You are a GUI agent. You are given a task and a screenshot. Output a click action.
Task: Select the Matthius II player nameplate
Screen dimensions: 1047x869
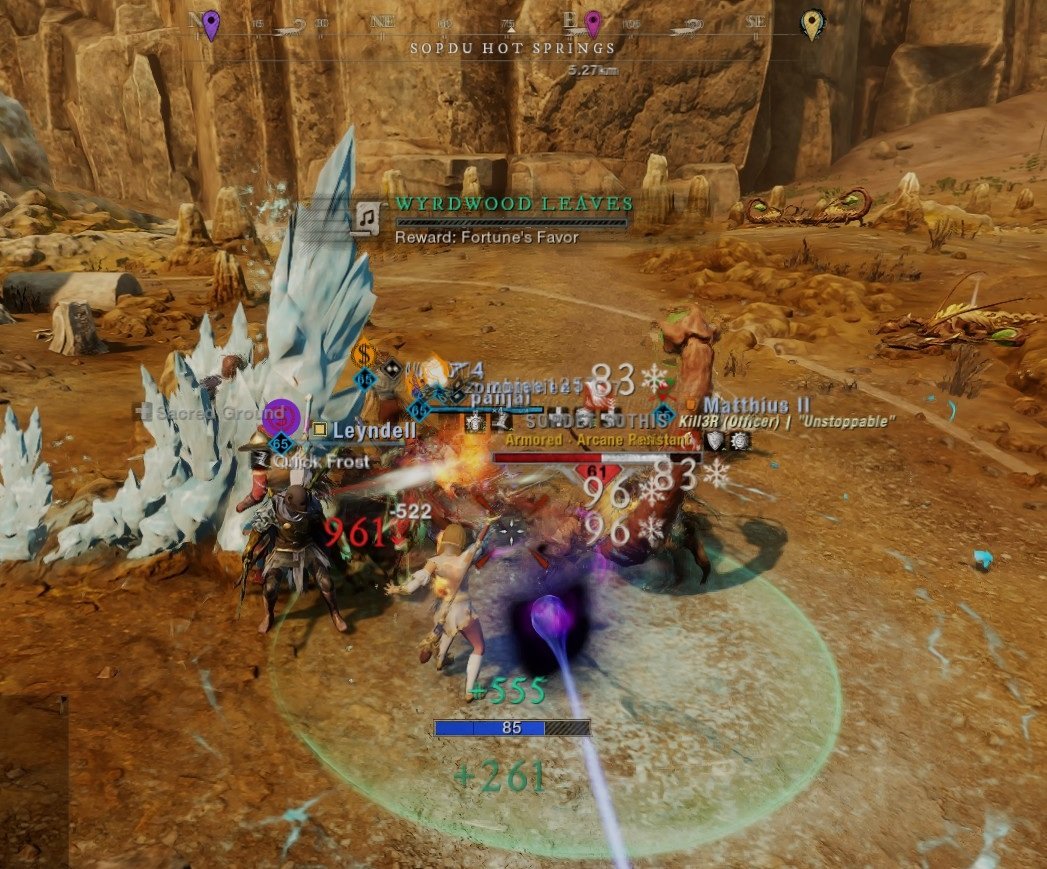[755, 405]
